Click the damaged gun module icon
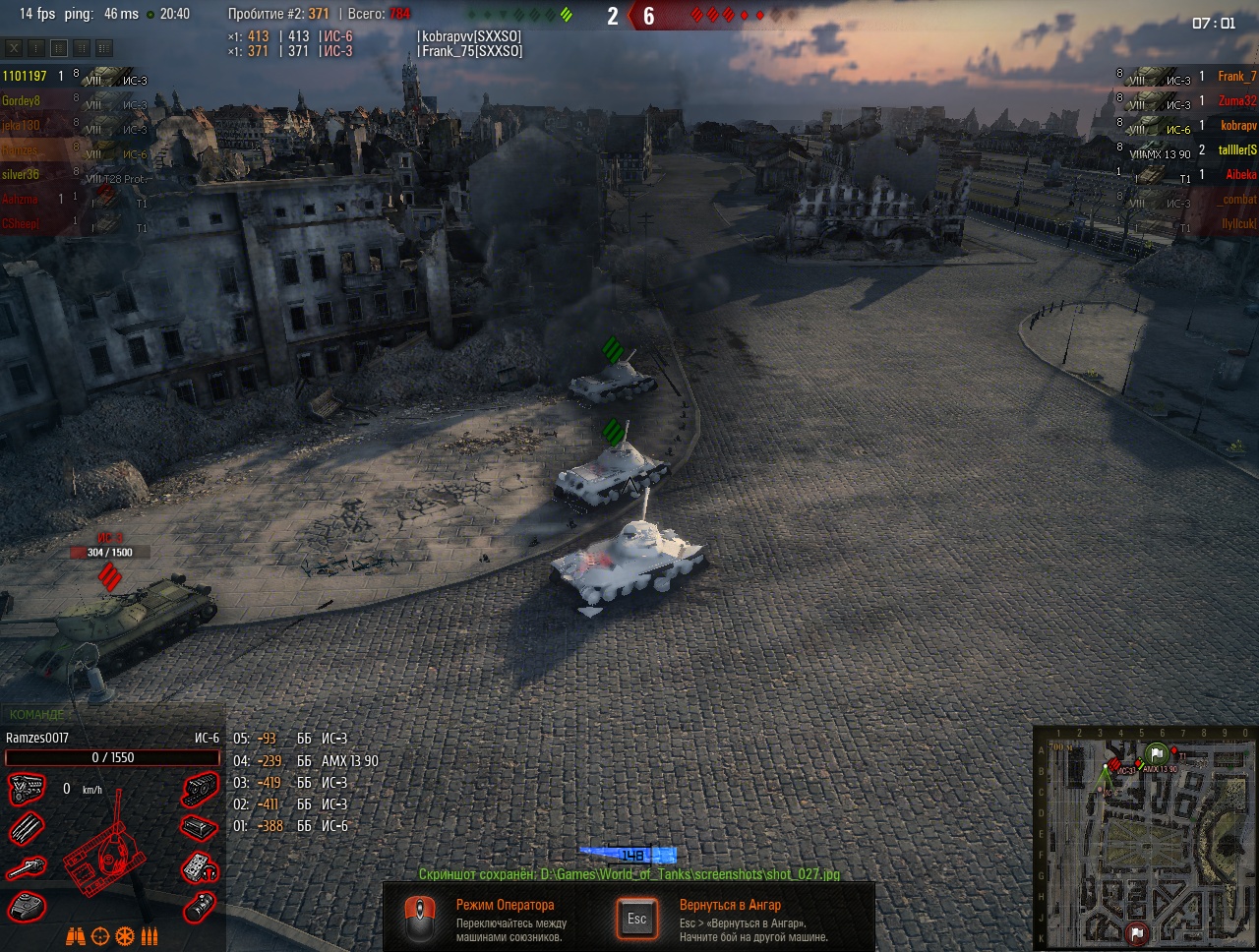 coord(27,867)
